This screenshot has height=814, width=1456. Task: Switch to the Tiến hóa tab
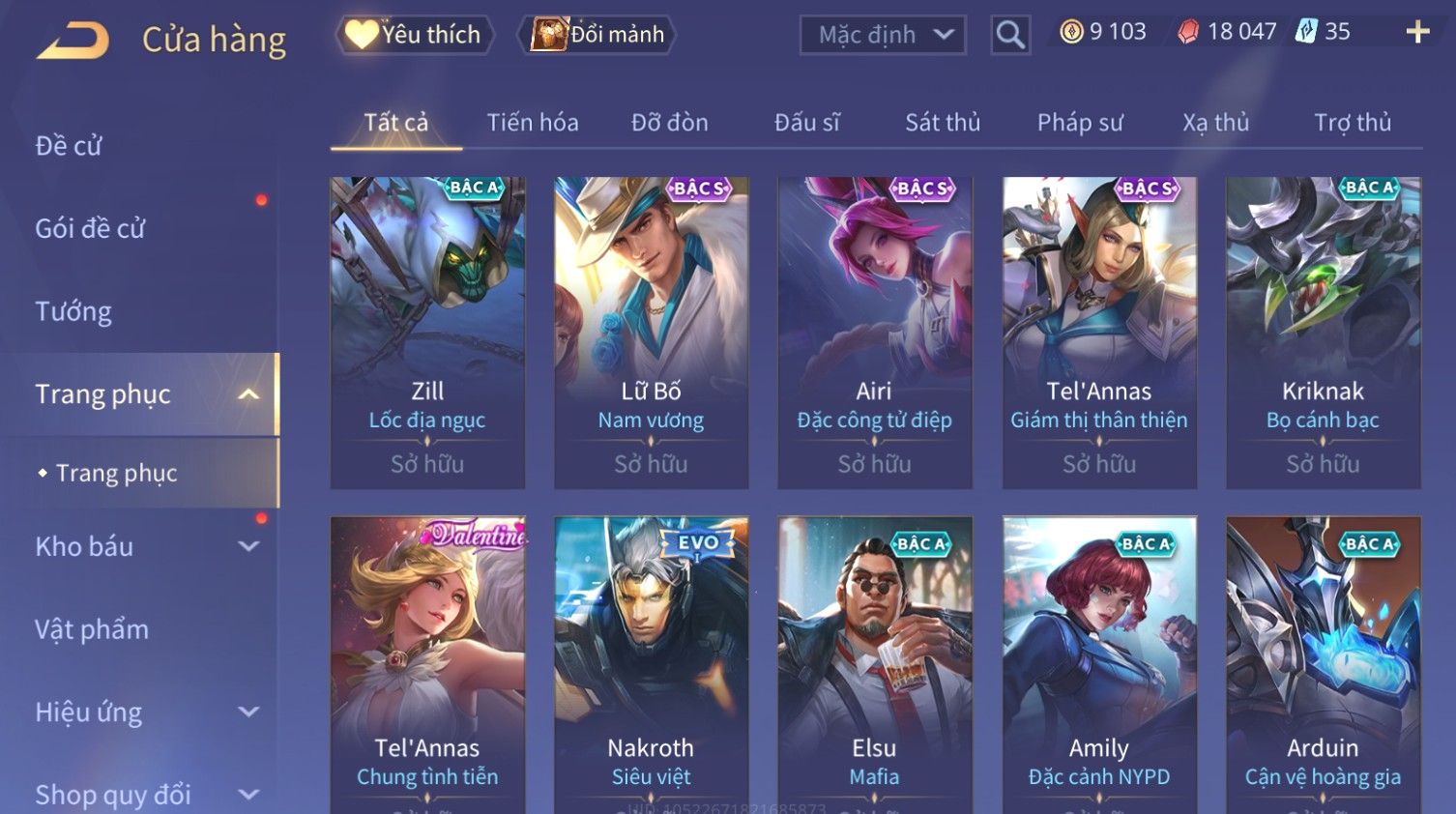pyautogui.click(x=533, y=123)
